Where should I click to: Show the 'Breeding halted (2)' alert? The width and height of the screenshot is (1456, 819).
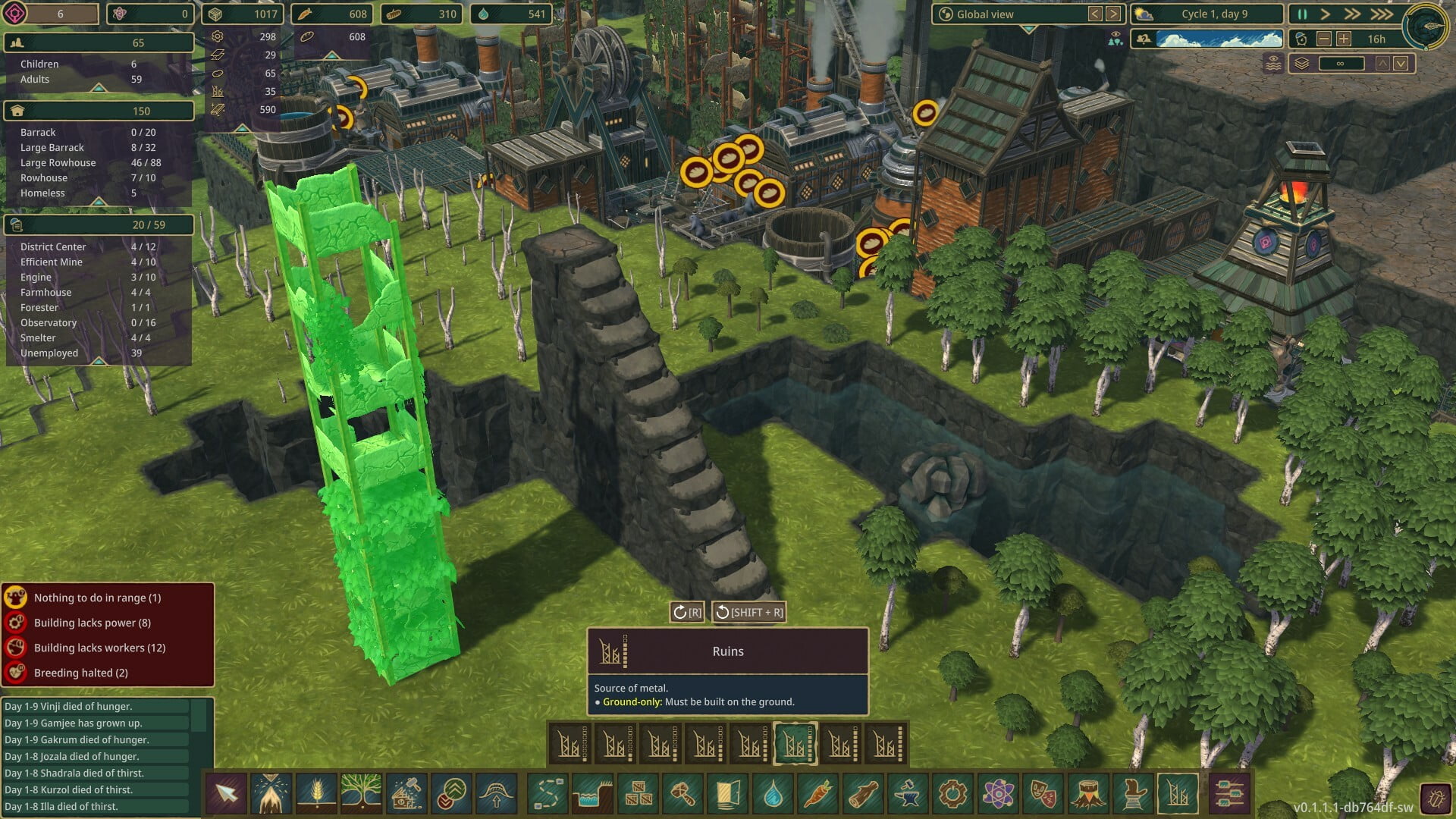80,673
